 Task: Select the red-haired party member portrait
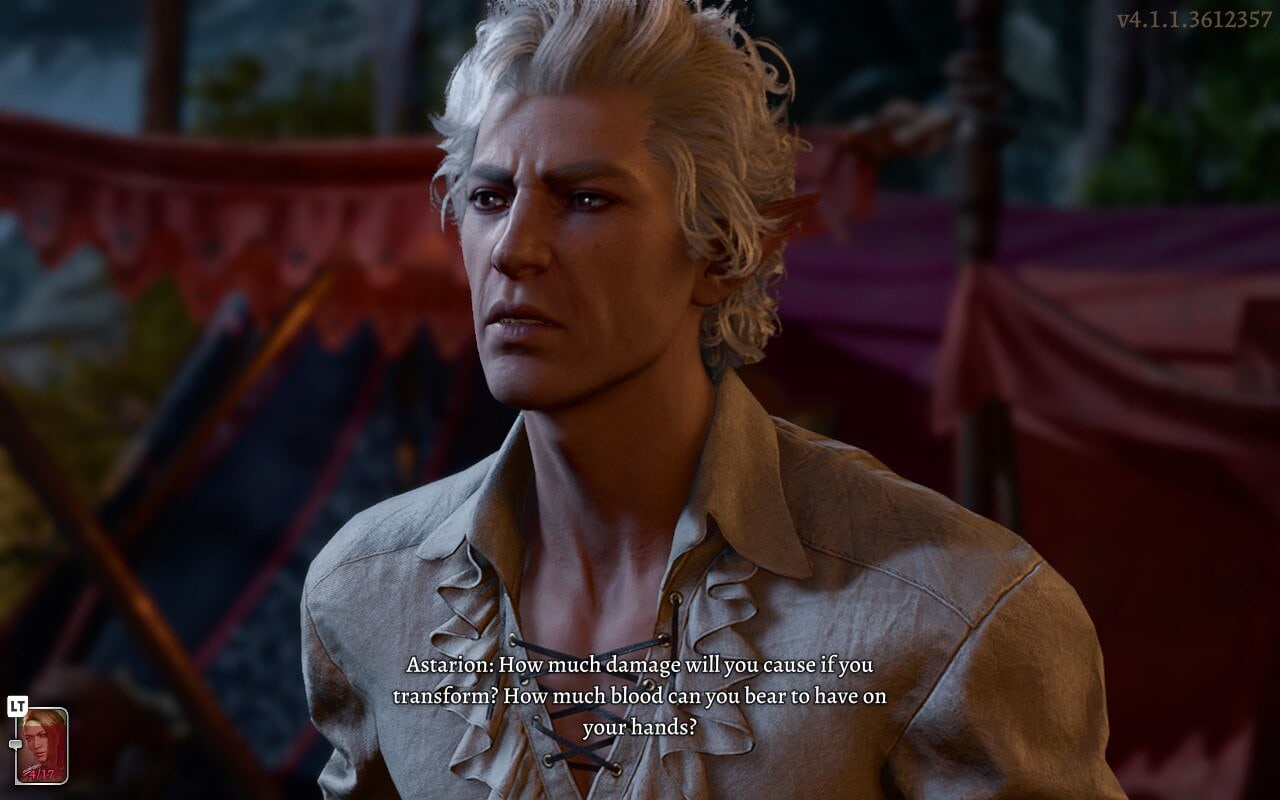42,745
